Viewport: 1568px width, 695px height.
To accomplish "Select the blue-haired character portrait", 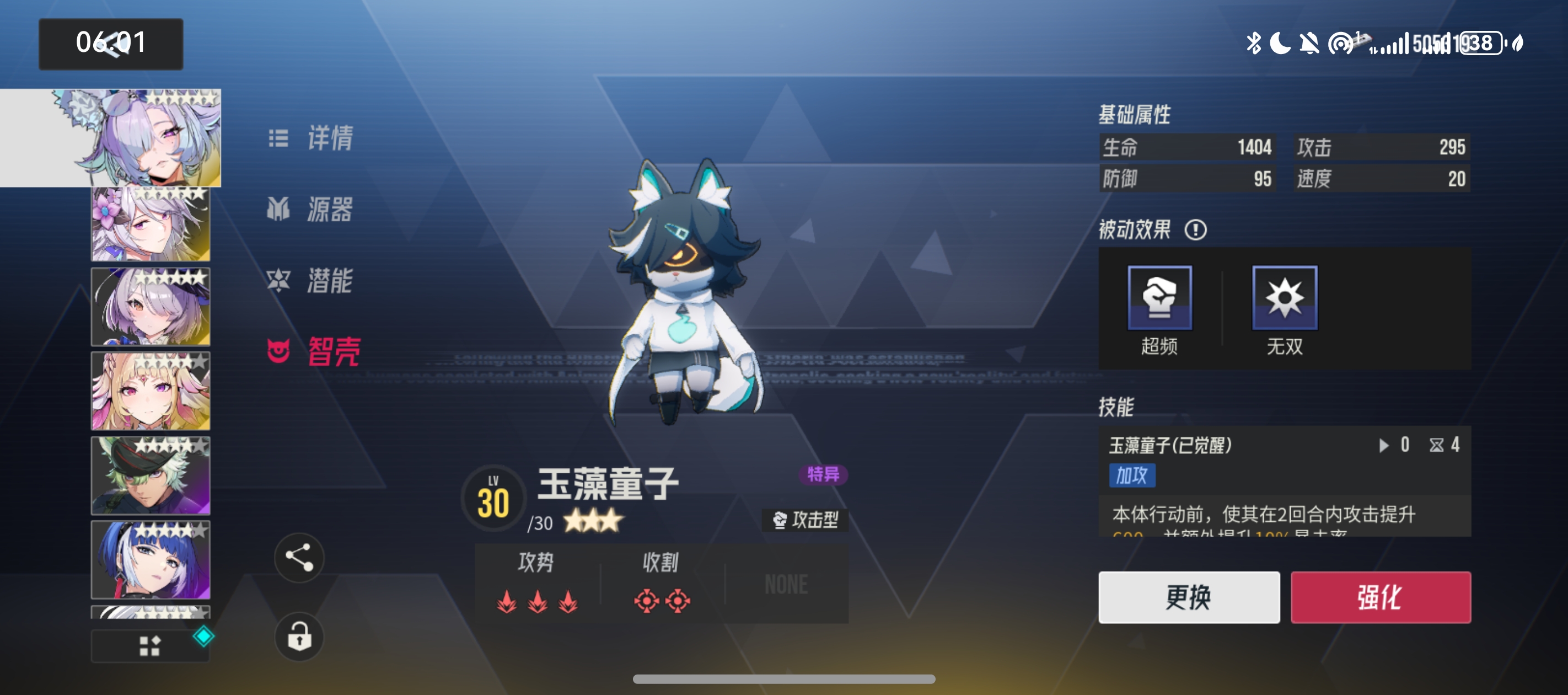I will (151, 559).
